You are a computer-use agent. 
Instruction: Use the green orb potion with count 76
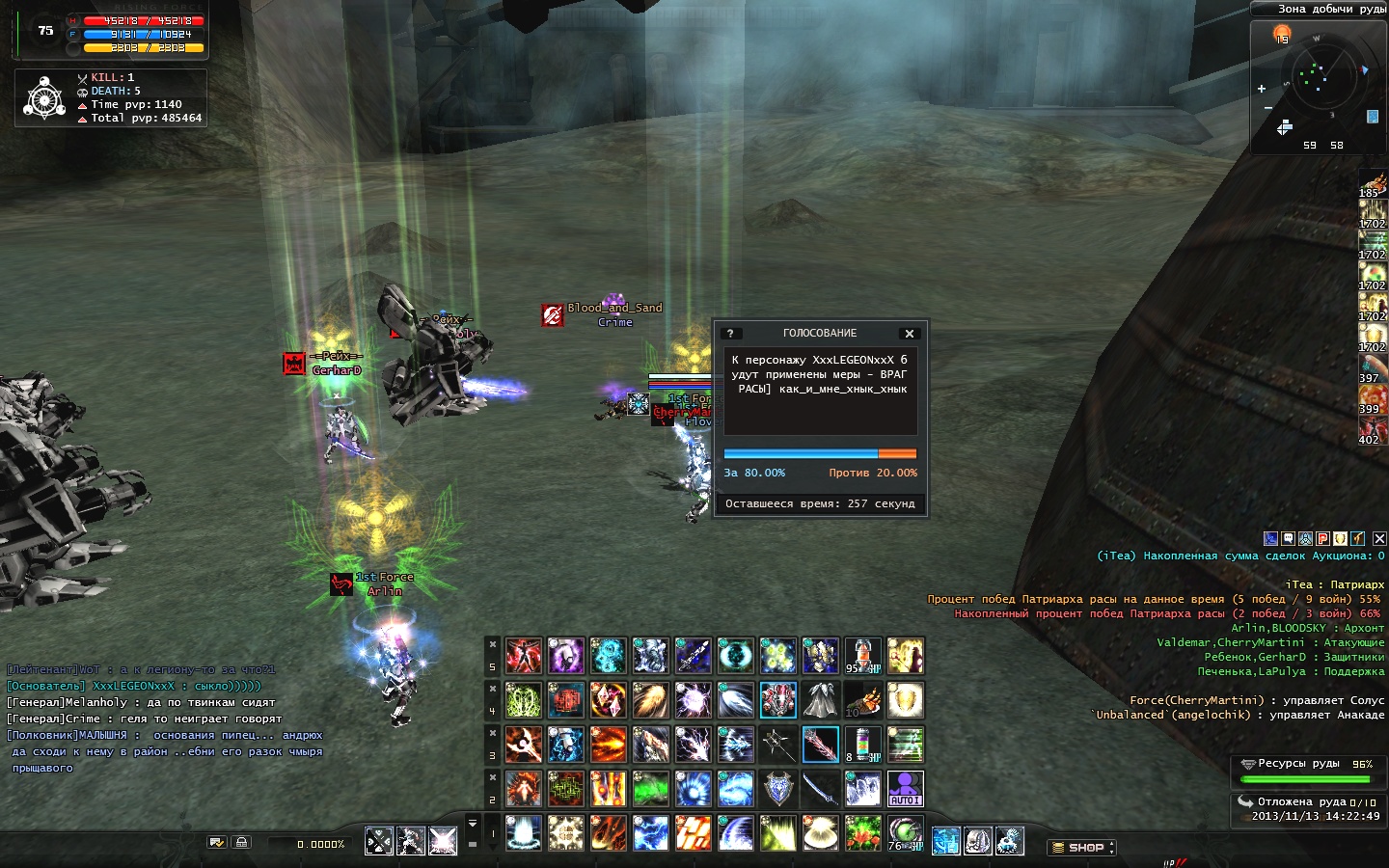point(905,832)
